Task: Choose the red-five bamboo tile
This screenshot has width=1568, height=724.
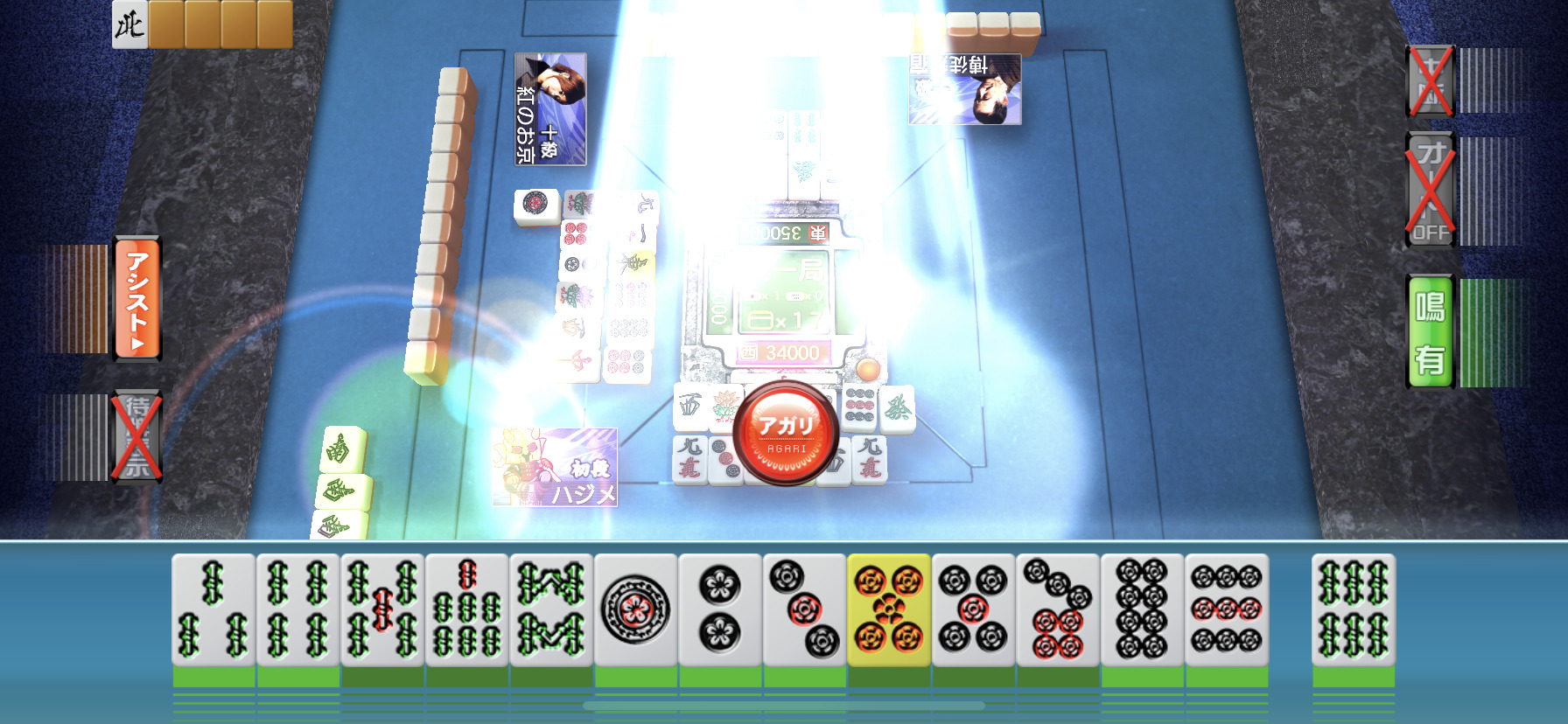Action: [x=382, y=610]
